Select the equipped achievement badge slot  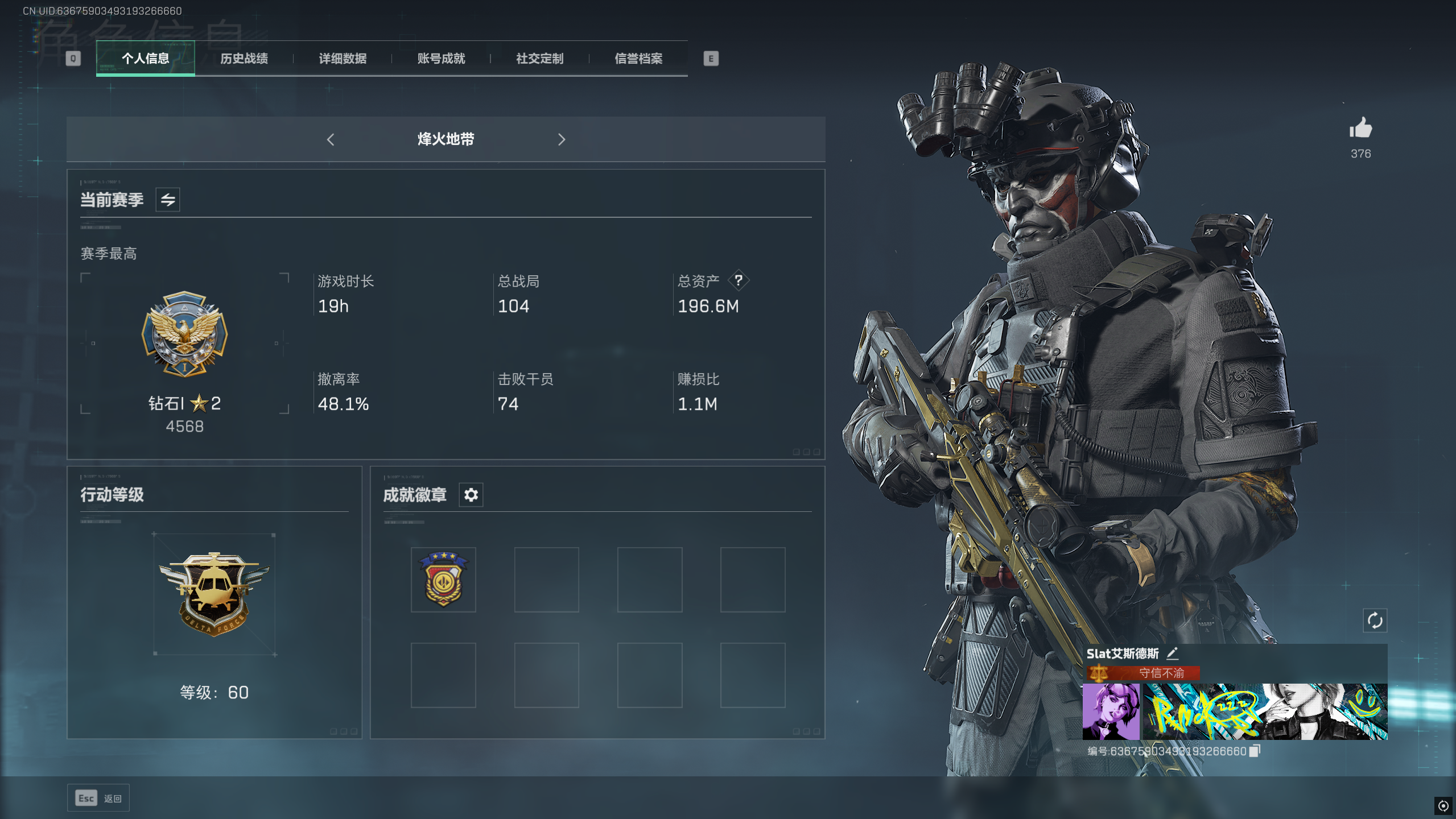click(x=443, y=580)
